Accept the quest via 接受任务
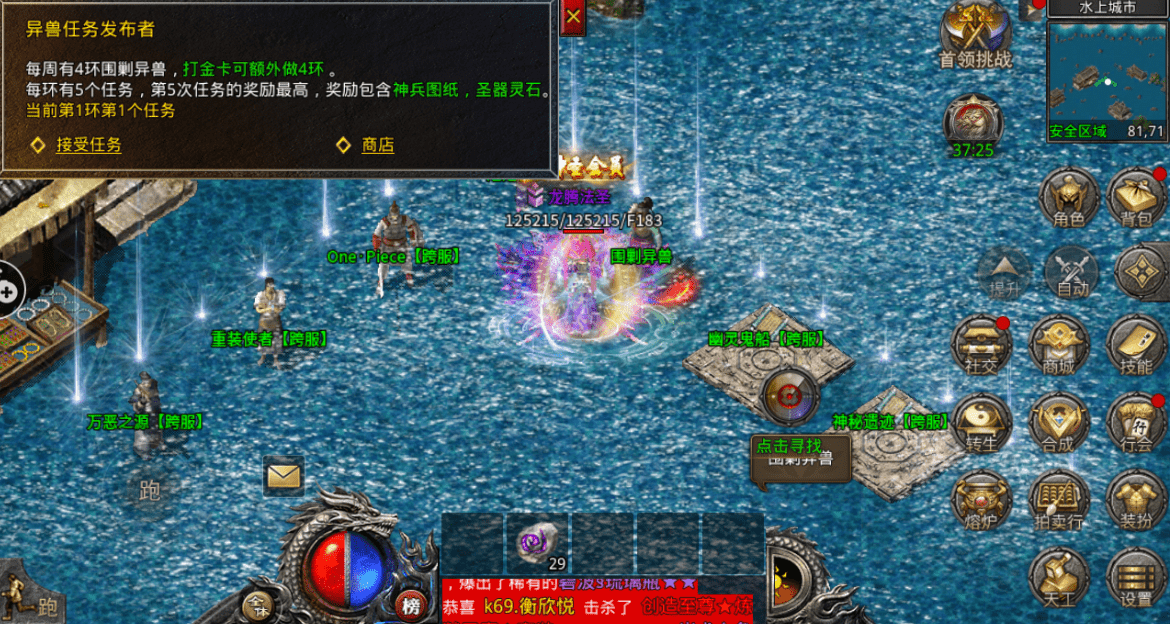1170x624 pixels. [88, 146]
